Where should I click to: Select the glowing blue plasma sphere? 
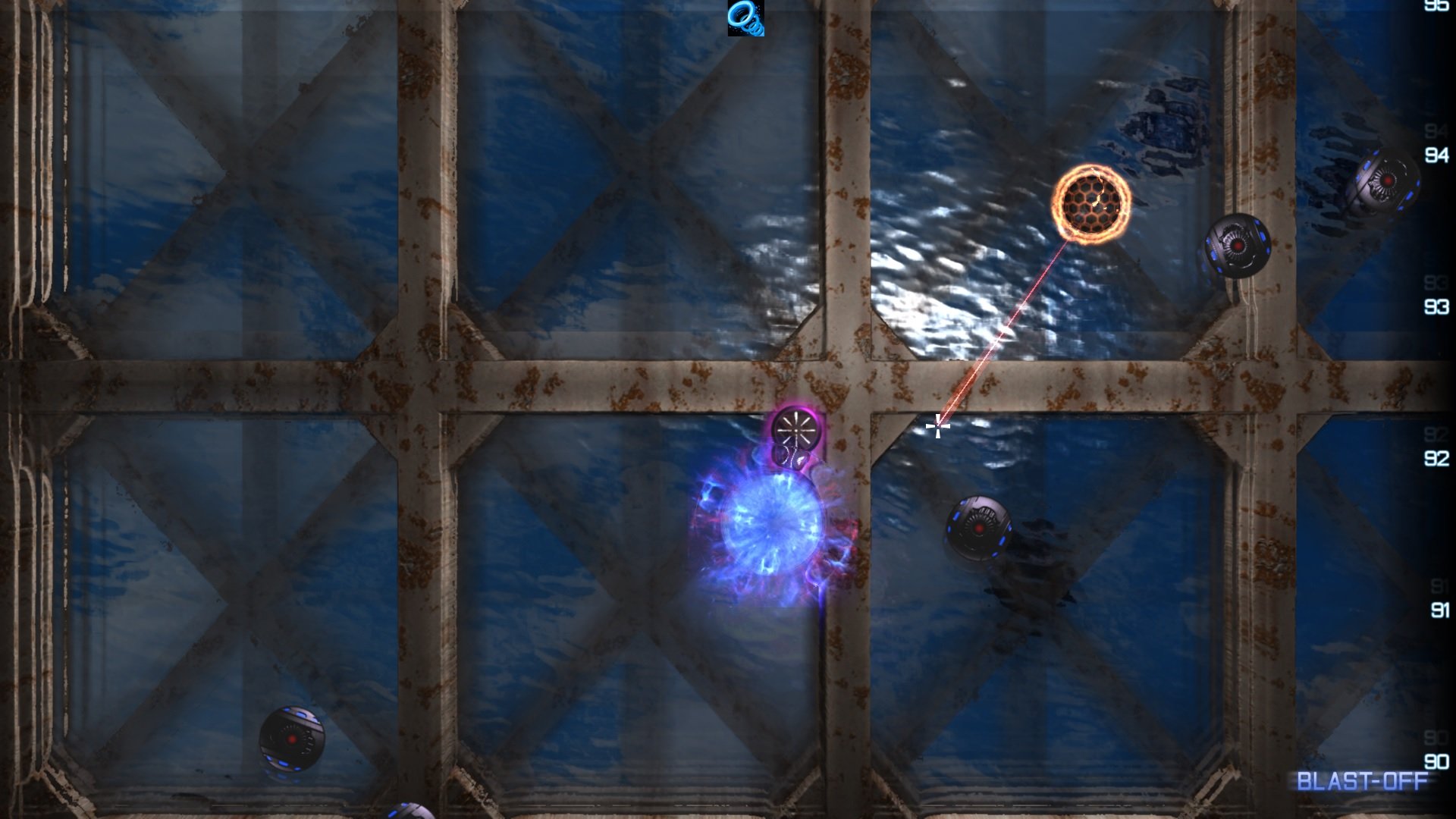tap(773, 523)
